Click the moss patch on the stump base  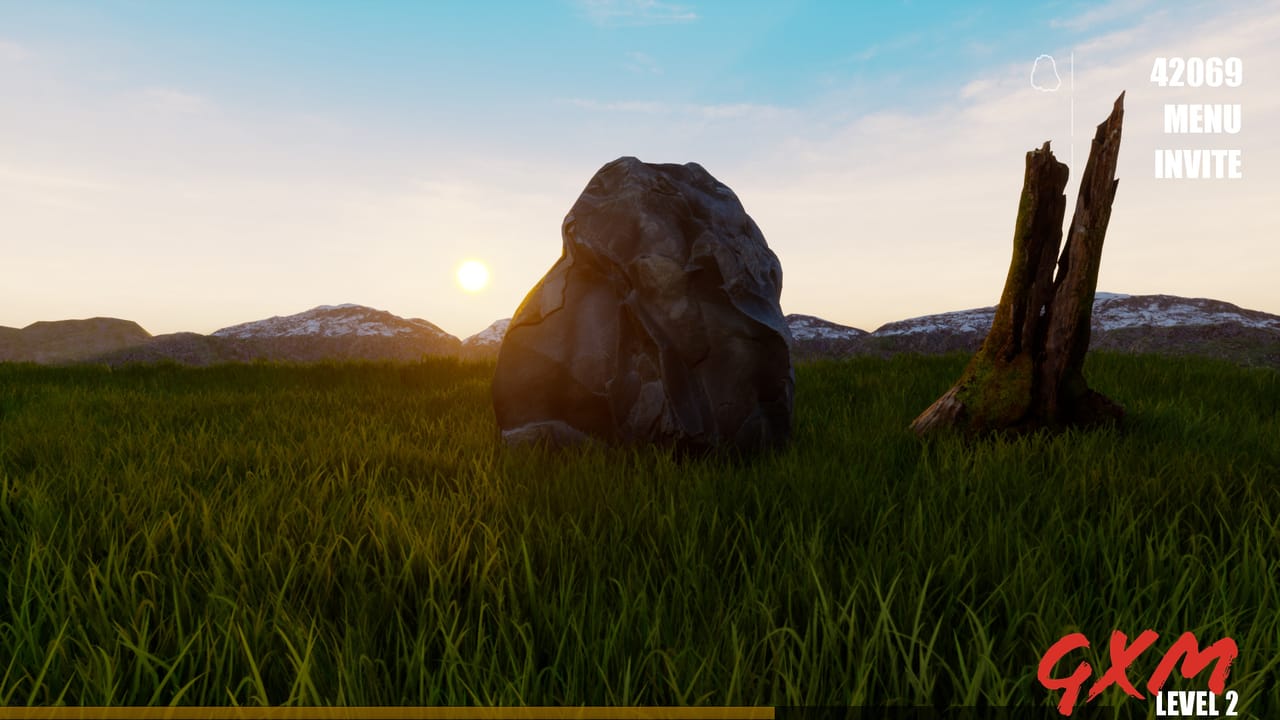coord(995,385)
